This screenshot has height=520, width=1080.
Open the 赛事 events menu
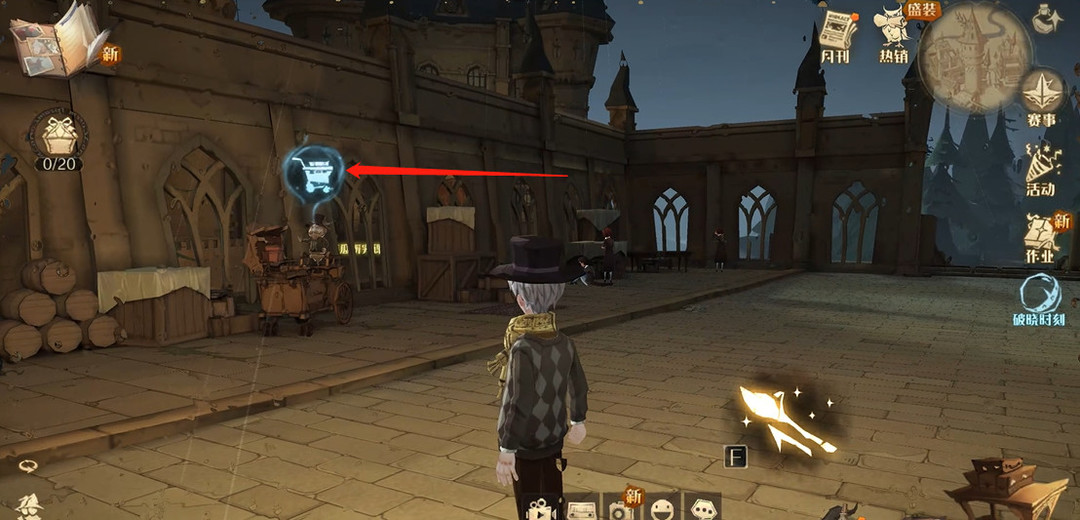(x=1042, y=97)
